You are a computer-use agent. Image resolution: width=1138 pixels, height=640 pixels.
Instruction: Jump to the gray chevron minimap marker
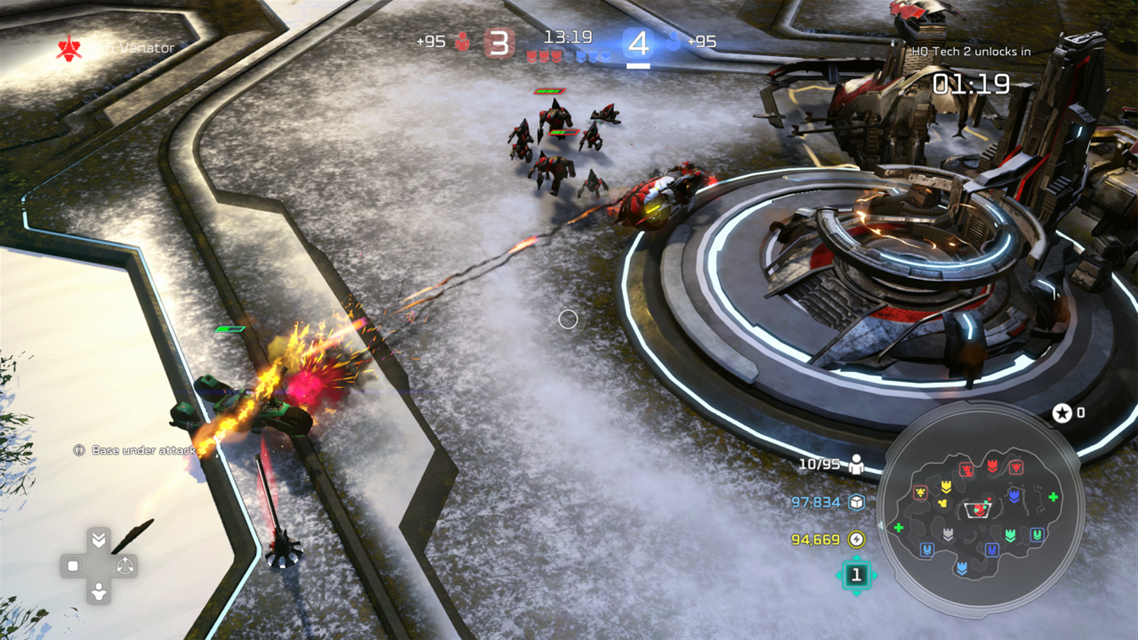(948, 534)
